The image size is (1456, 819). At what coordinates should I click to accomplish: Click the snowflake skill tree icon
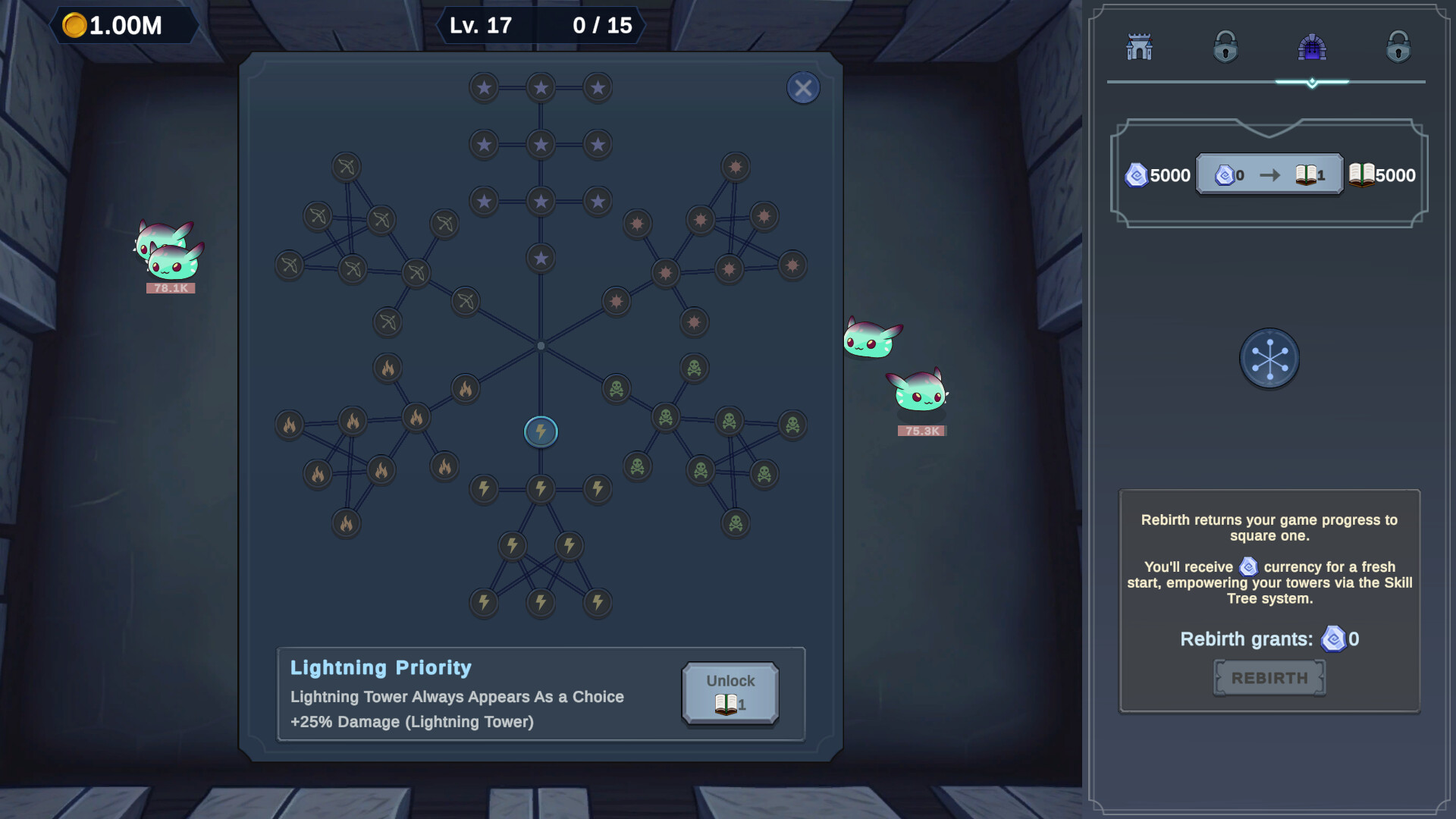pos(1269,359)
